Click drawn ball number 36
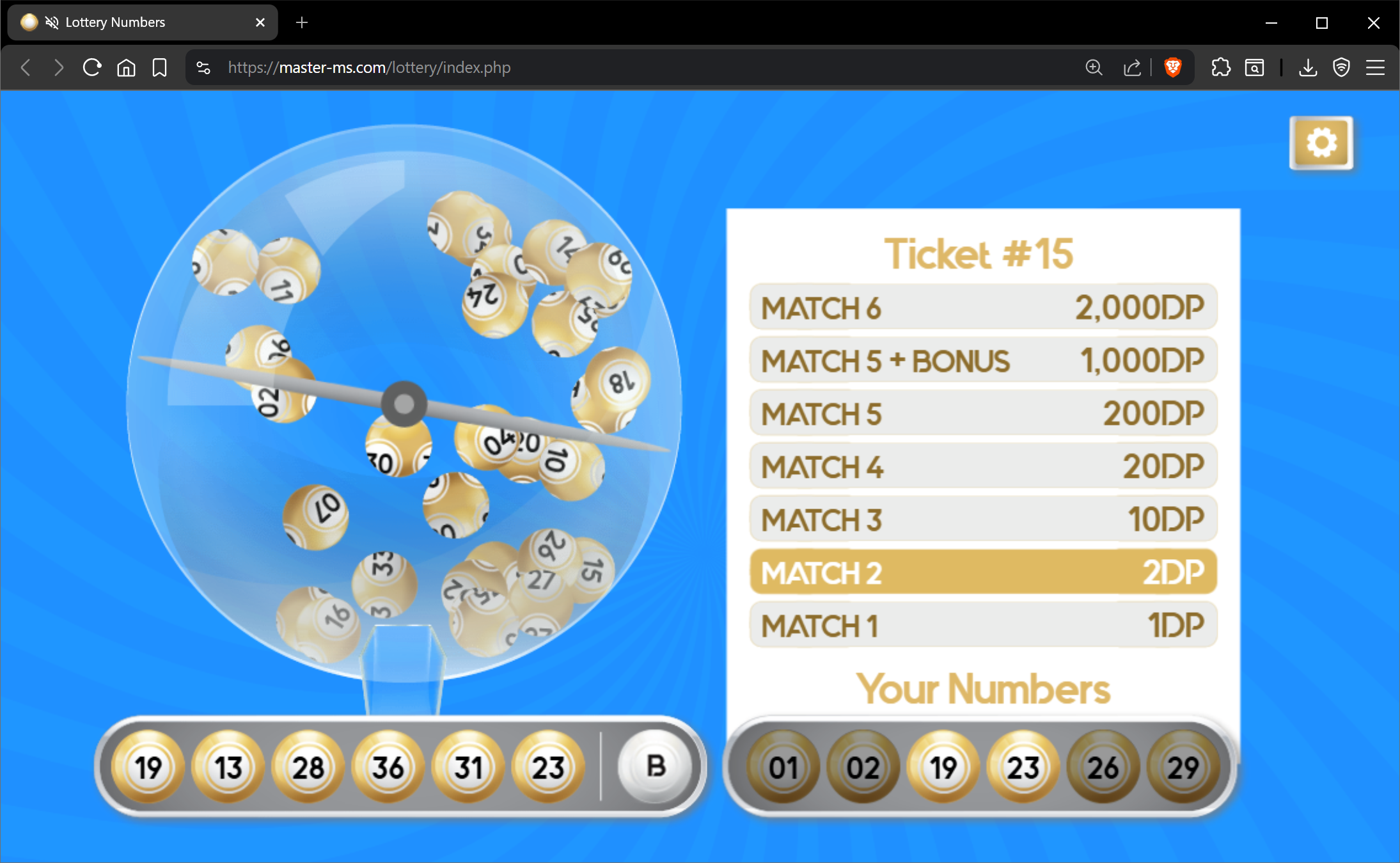The height and width of the screenshot is (863, 1400). pos(388,767)
